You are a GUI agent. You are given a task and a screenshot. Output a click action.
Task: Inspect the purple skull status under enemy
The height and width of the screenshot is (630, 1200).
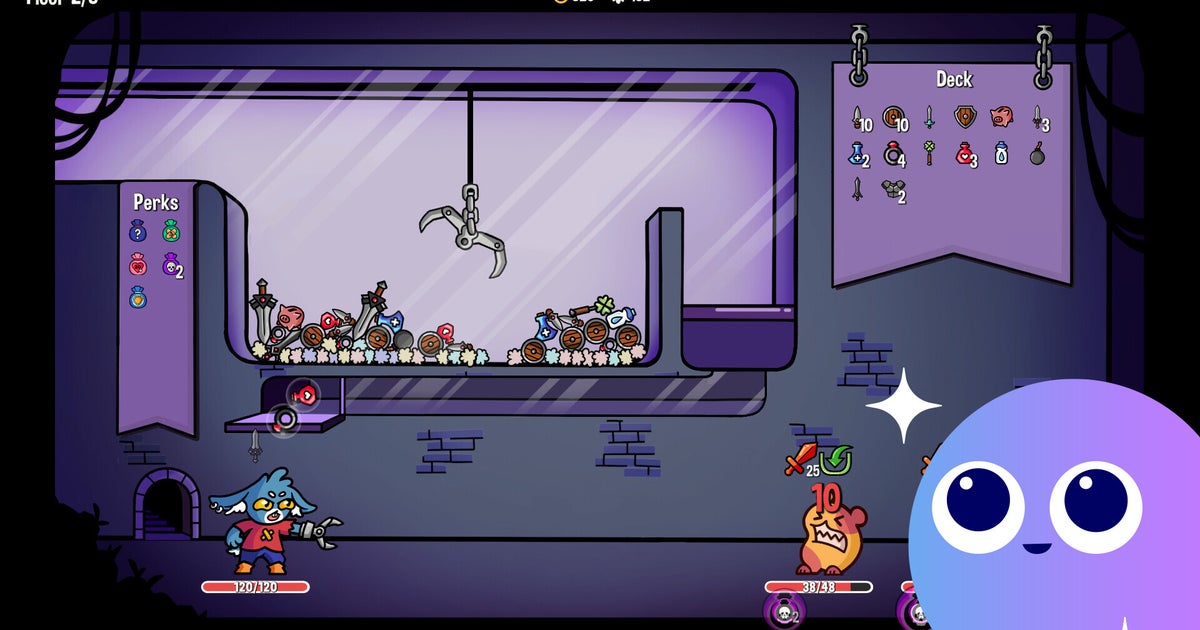(783, 611)
